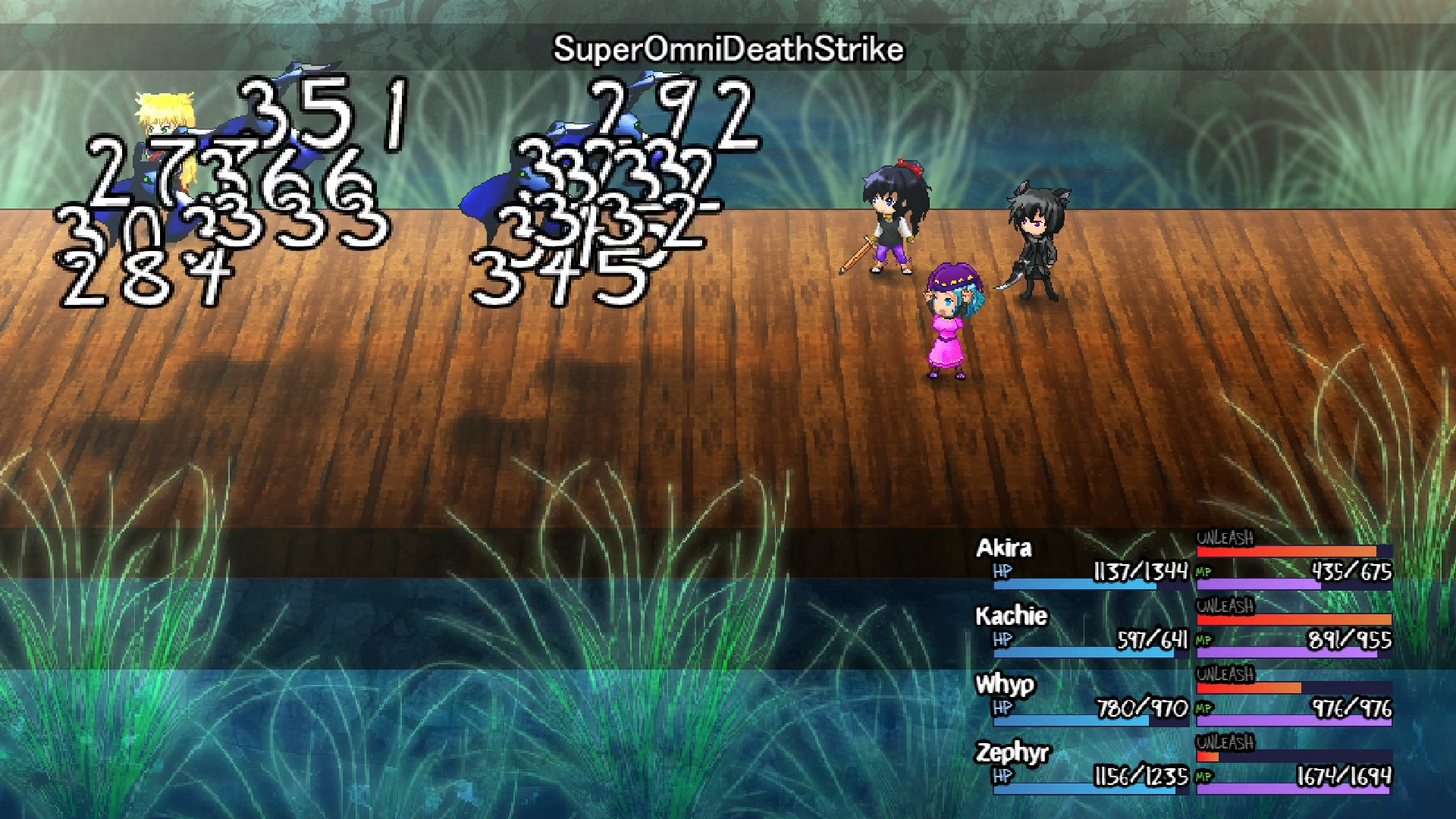Open the SuperOmniDeathStrike skill banner
Screen dimensions: 1456x819
[x=726, y=49]
